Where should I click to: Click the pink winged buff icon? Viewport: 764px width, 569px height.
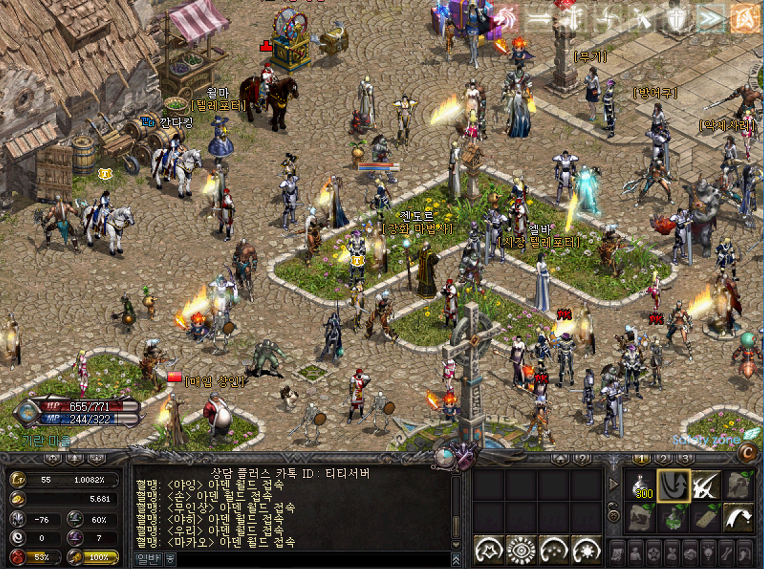coord(505,17)
